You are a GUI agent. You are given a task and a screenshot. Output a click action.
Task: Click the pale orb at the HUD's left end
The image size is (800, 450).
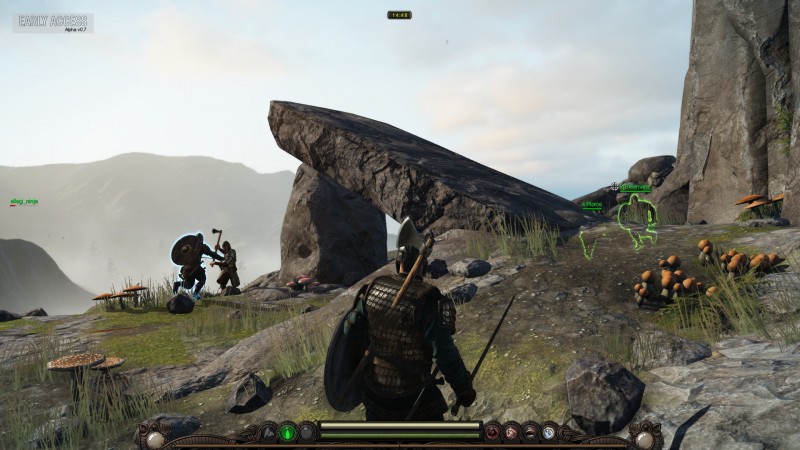pos(155,438)
